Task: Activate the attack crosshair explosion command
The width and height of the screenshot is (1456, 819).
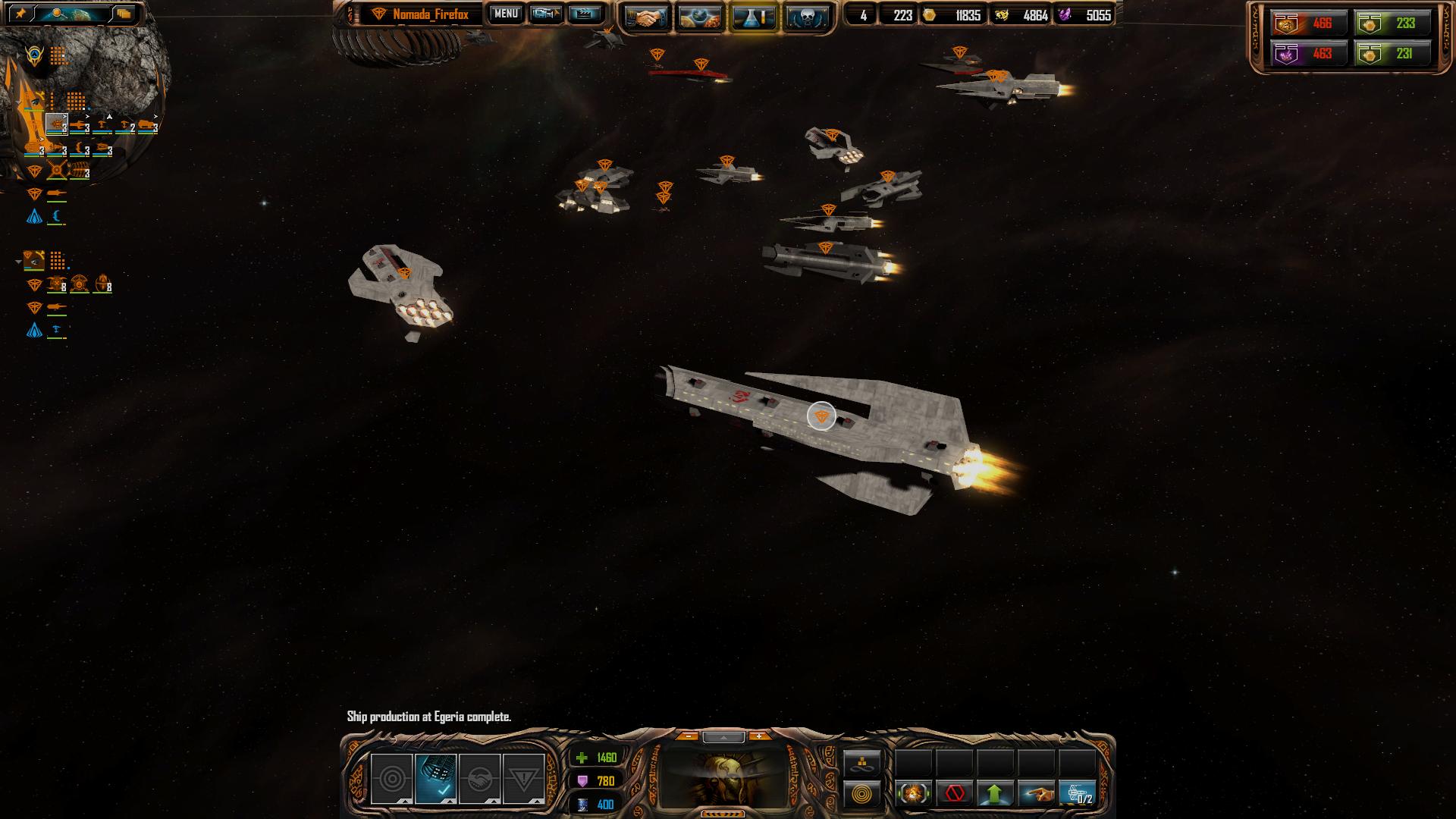Action: (x=913, y=794)
